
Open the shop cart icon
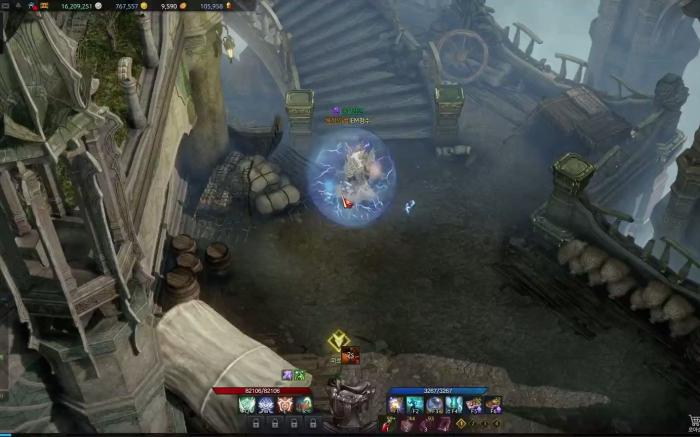(x=689, y=422)
